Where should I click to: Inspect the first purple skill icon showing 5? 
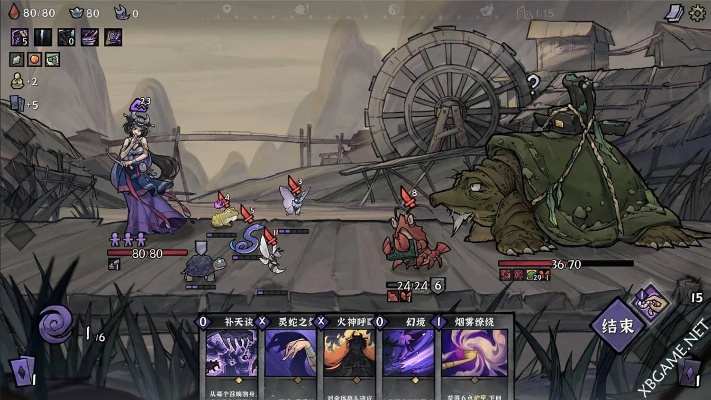[19, 37]
